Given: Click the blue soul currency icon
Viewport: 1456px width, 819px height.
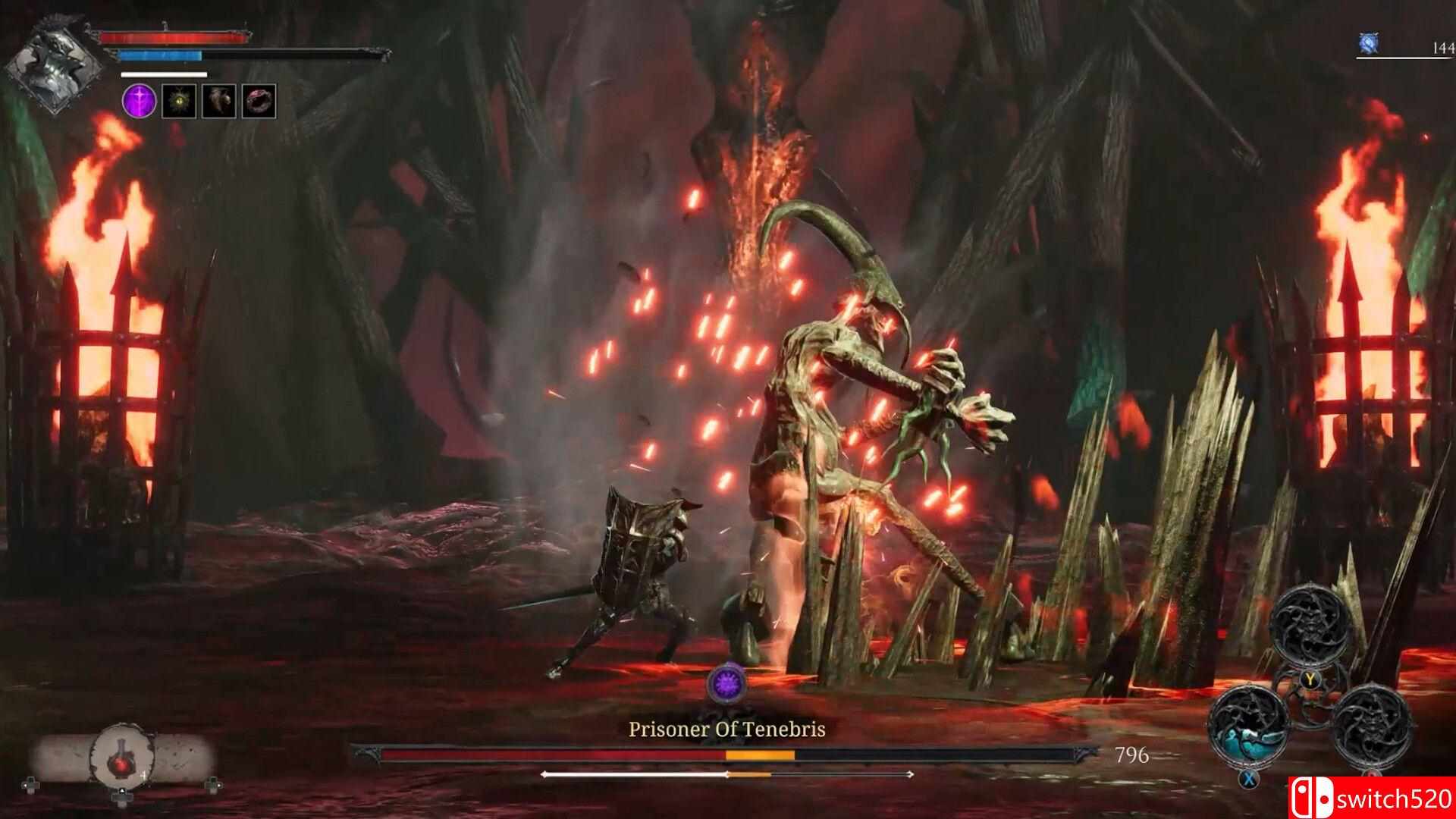Looking at the screenshot, I should [1368, 42].
